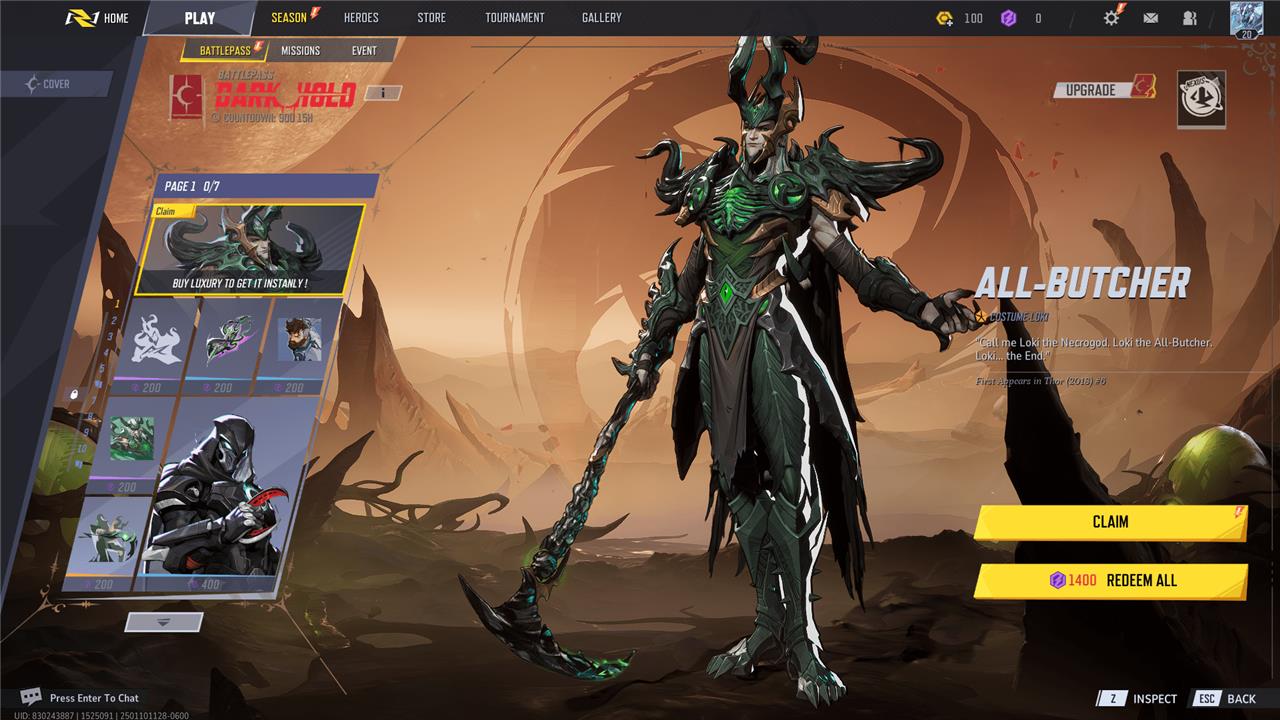Go to the next battlepass page
This screenshot has height=720, width=1280.
coord(164,622)
